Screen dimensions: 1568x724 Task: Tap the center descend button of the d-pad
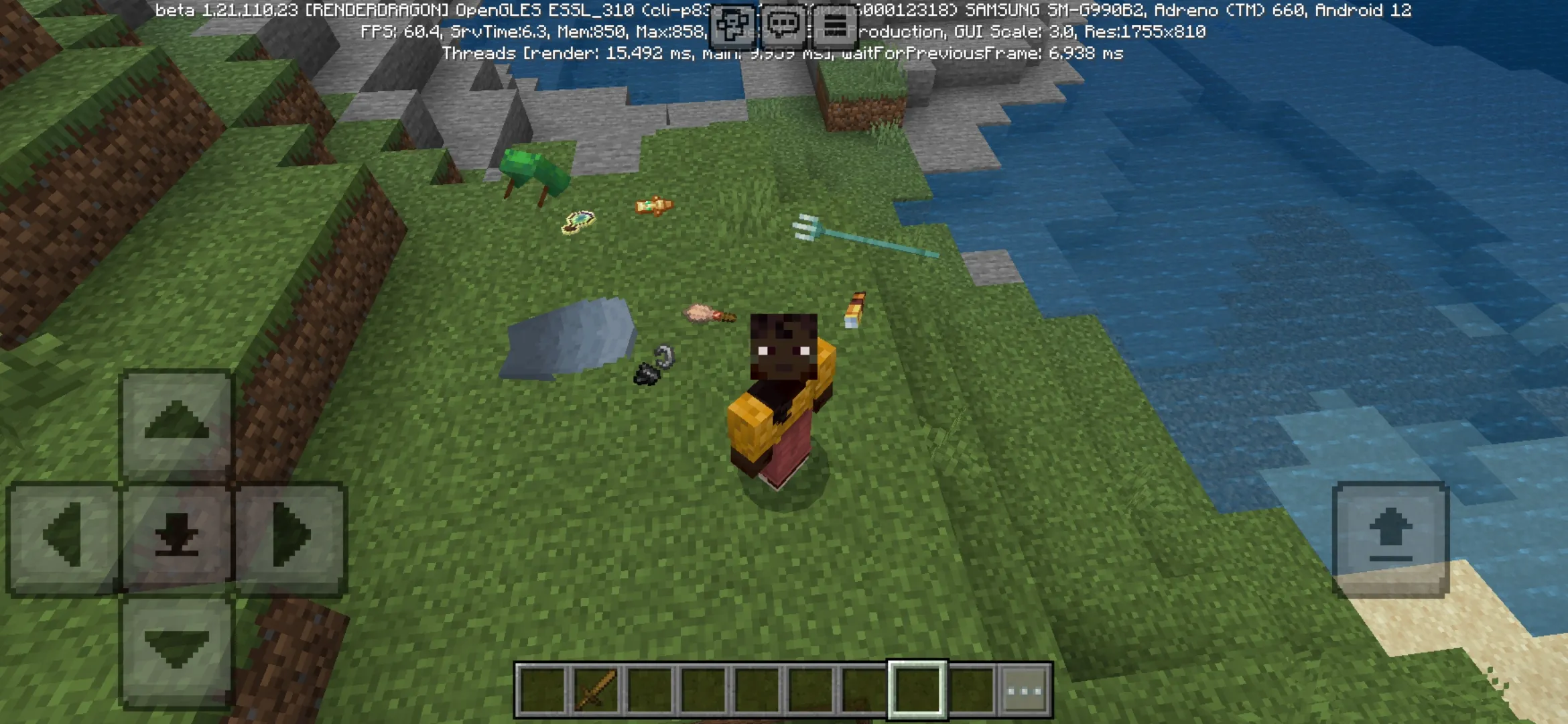[178, 533]
